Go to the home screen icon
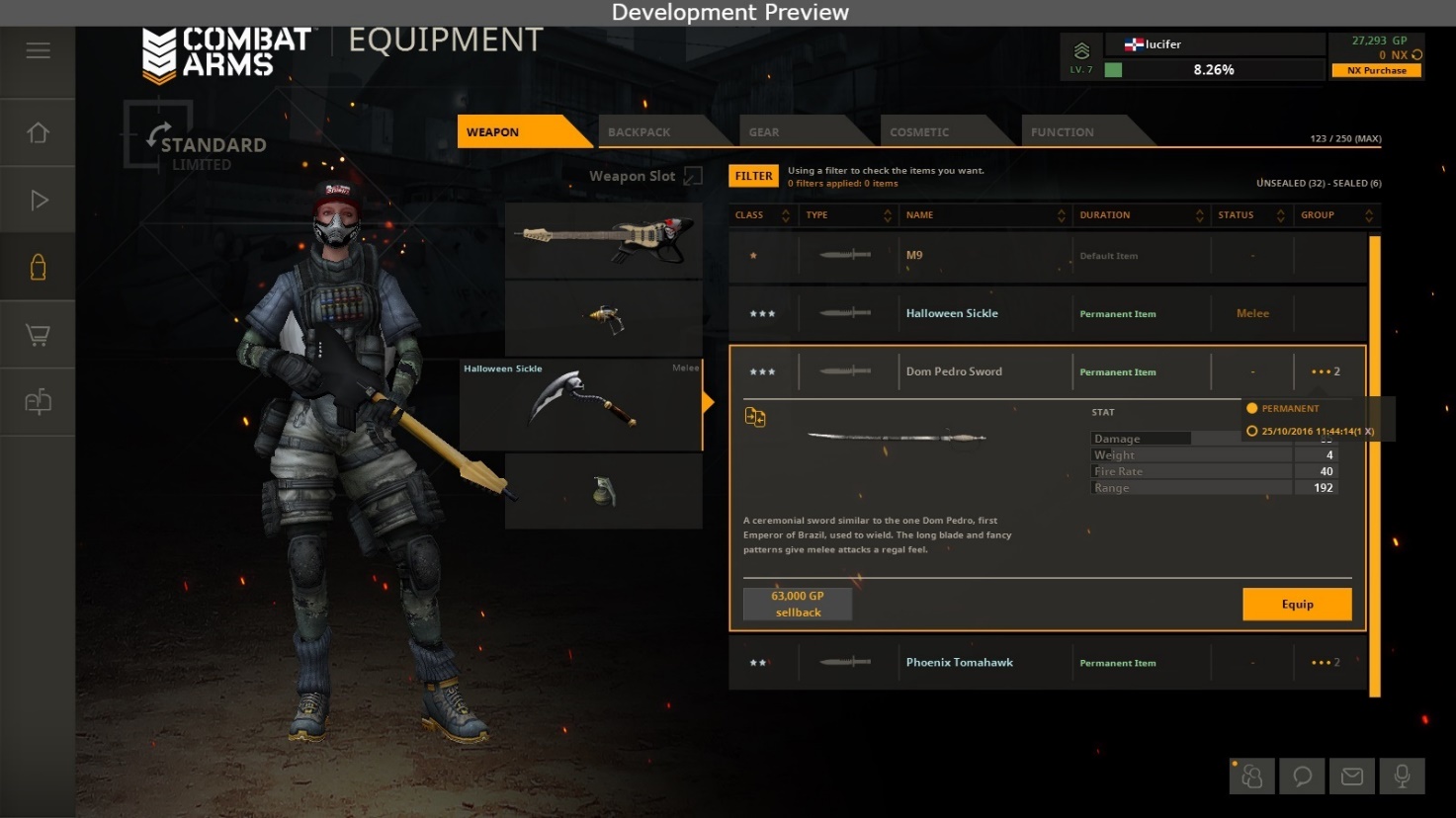Screen dimensions: 1456x818 tap(38, 132)
